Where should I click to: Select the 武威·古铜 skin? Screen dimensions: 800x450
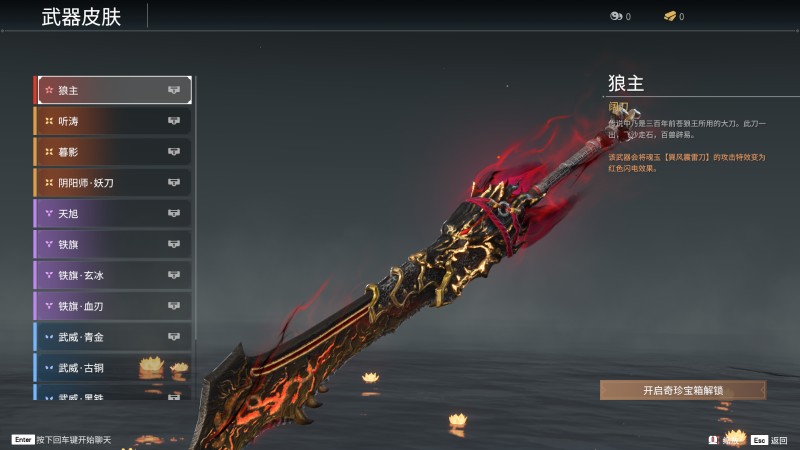[114, 368]
